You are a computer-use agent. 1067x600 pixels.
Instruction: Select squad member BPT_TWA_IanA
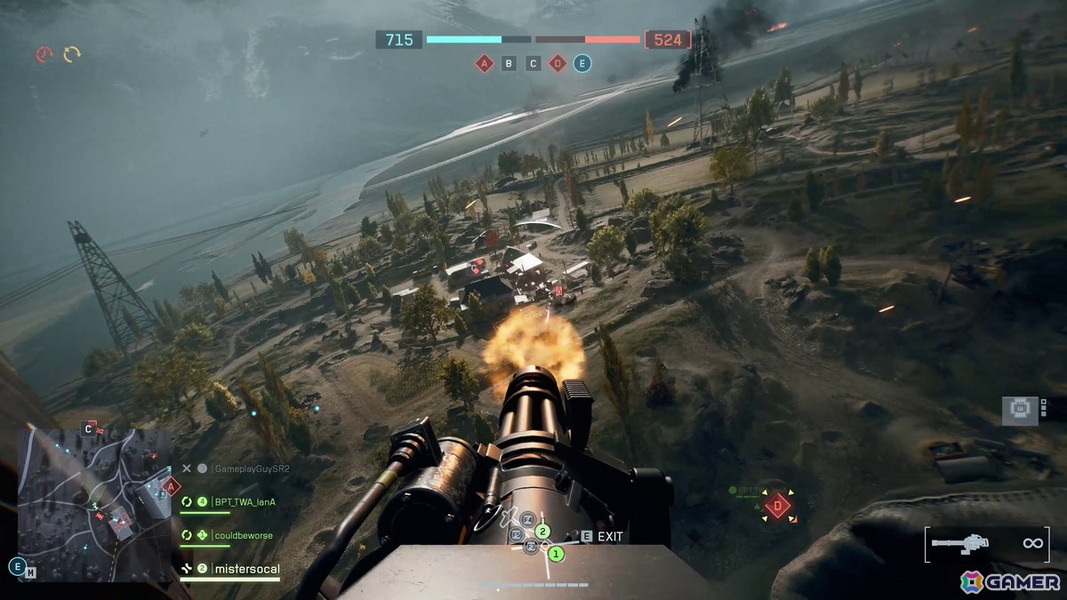tap(244, 502)
